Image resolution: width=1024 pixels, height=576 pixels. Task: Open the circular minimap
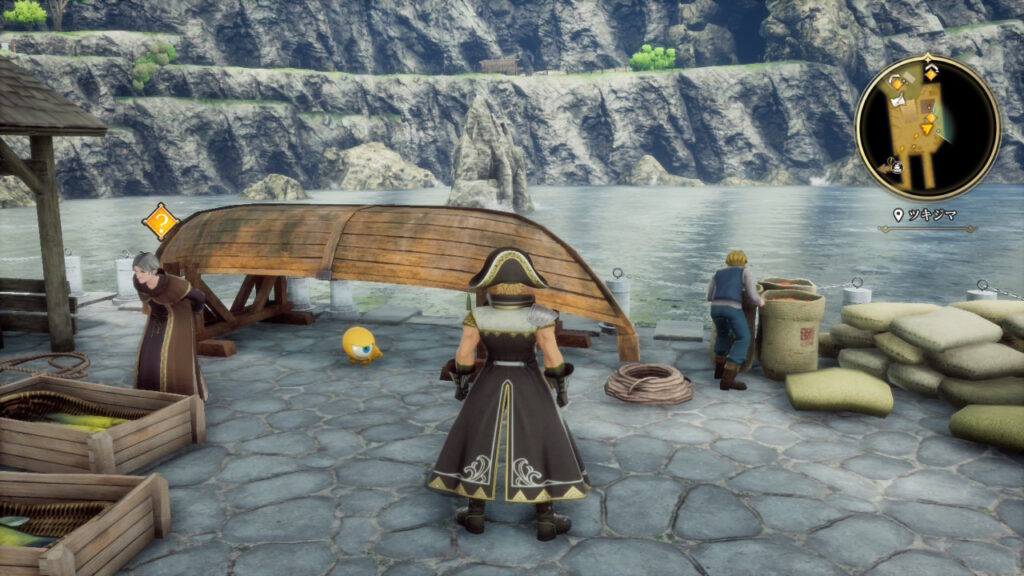927,127
